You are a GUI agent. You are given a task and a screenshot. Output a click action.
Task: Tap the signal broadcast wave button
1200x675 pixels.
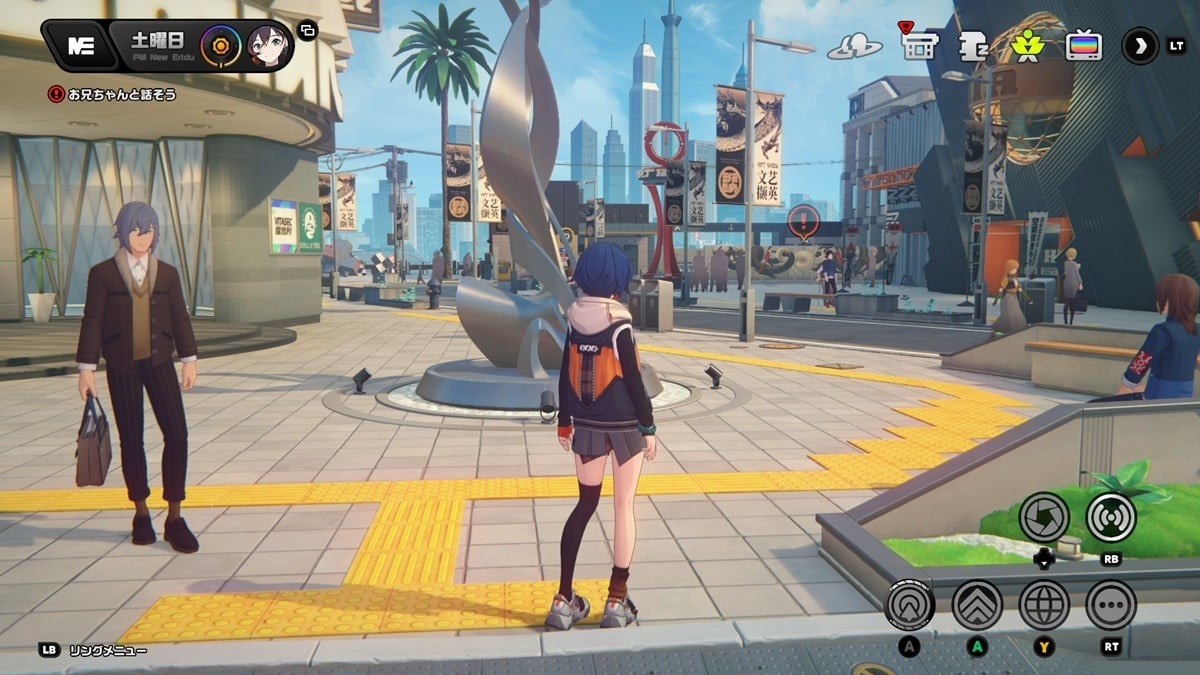pos(1111,516)
